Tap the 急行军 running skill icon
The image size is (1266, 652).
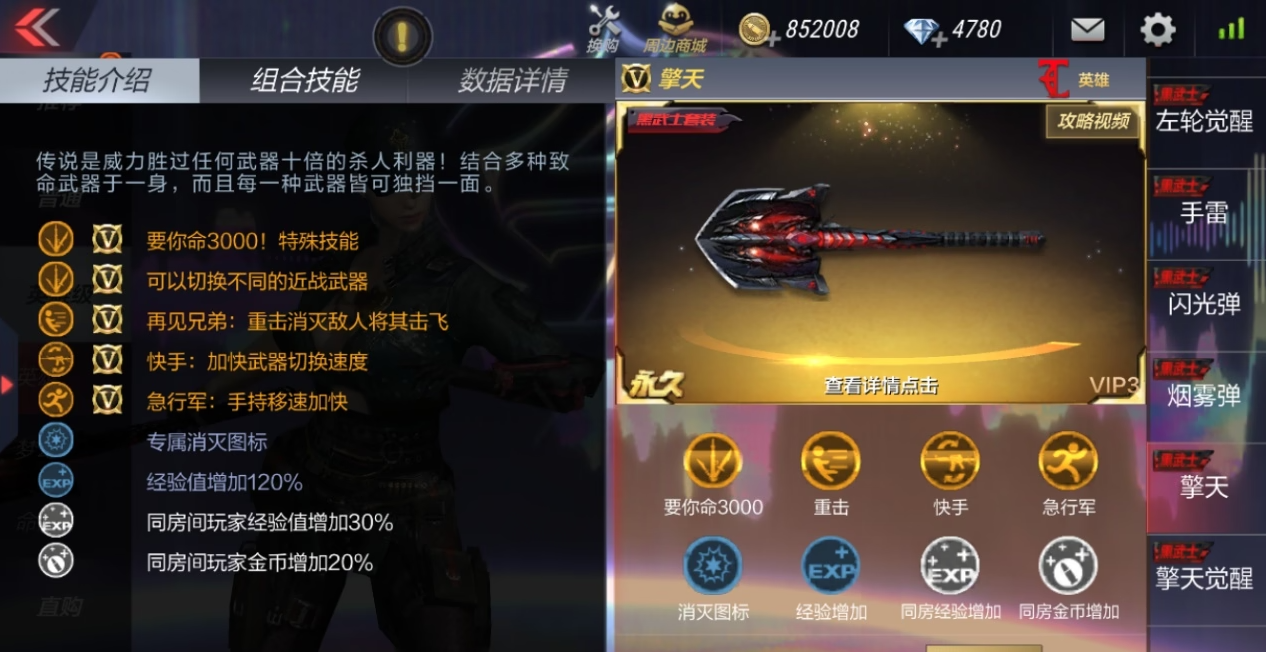1068,463
